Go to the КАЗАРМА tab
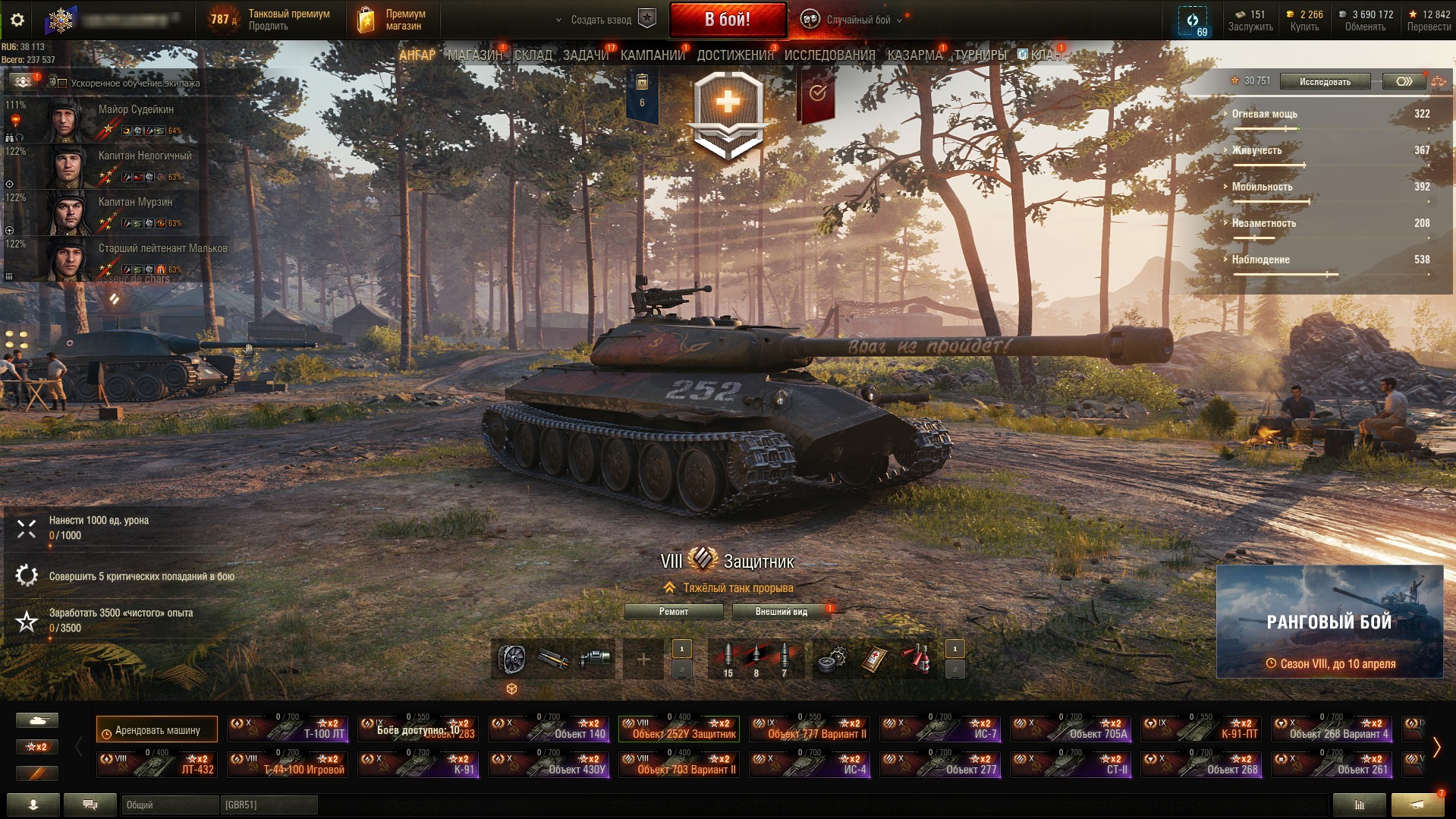 coord(914,55)
